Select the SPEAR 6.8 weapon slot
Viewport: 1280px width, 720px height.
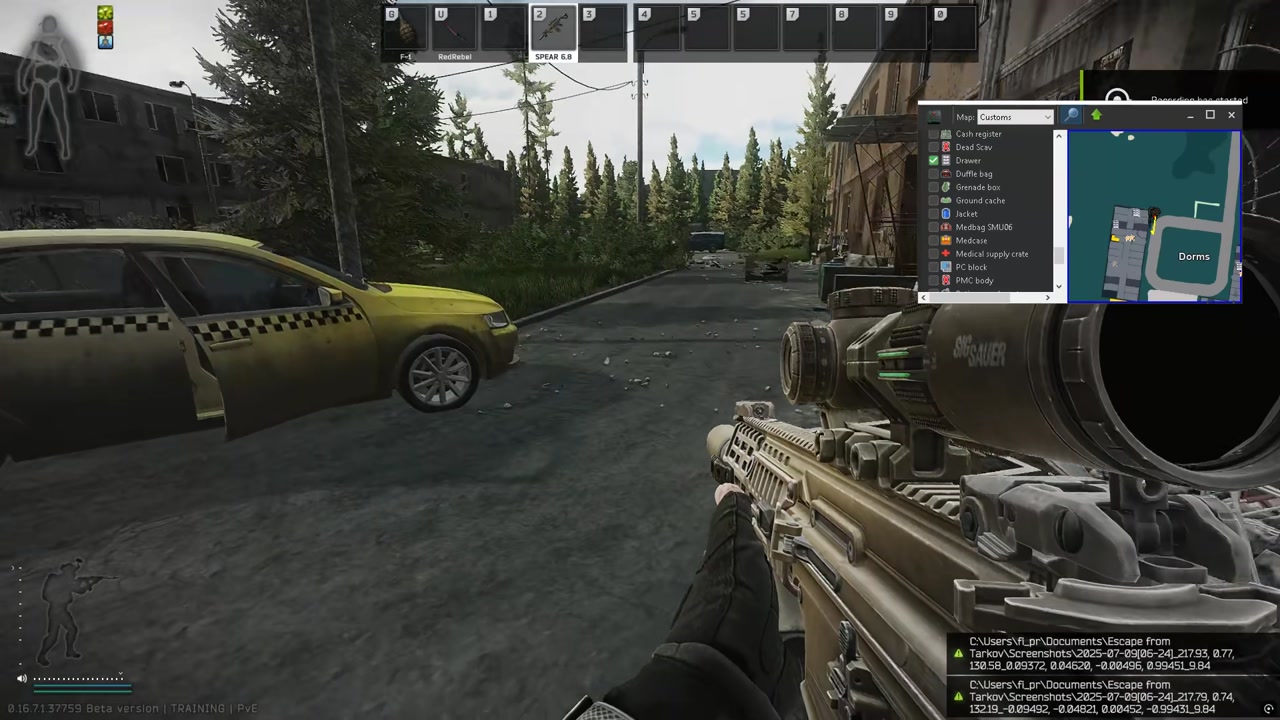[x=553, y=32]
